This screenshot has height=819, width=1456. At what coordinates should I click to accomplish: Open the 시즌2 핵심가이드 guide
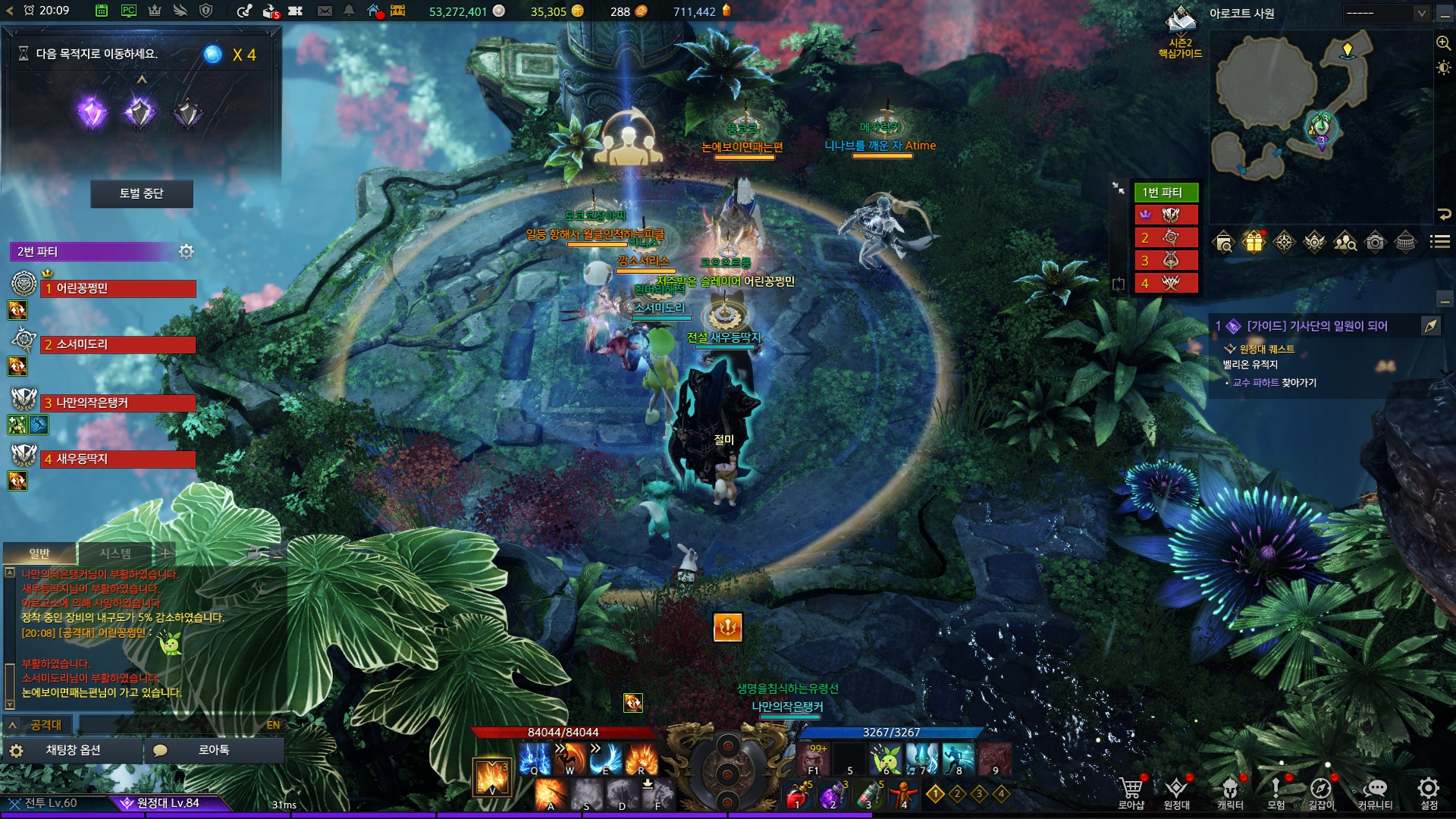(x=1180, y=34)
